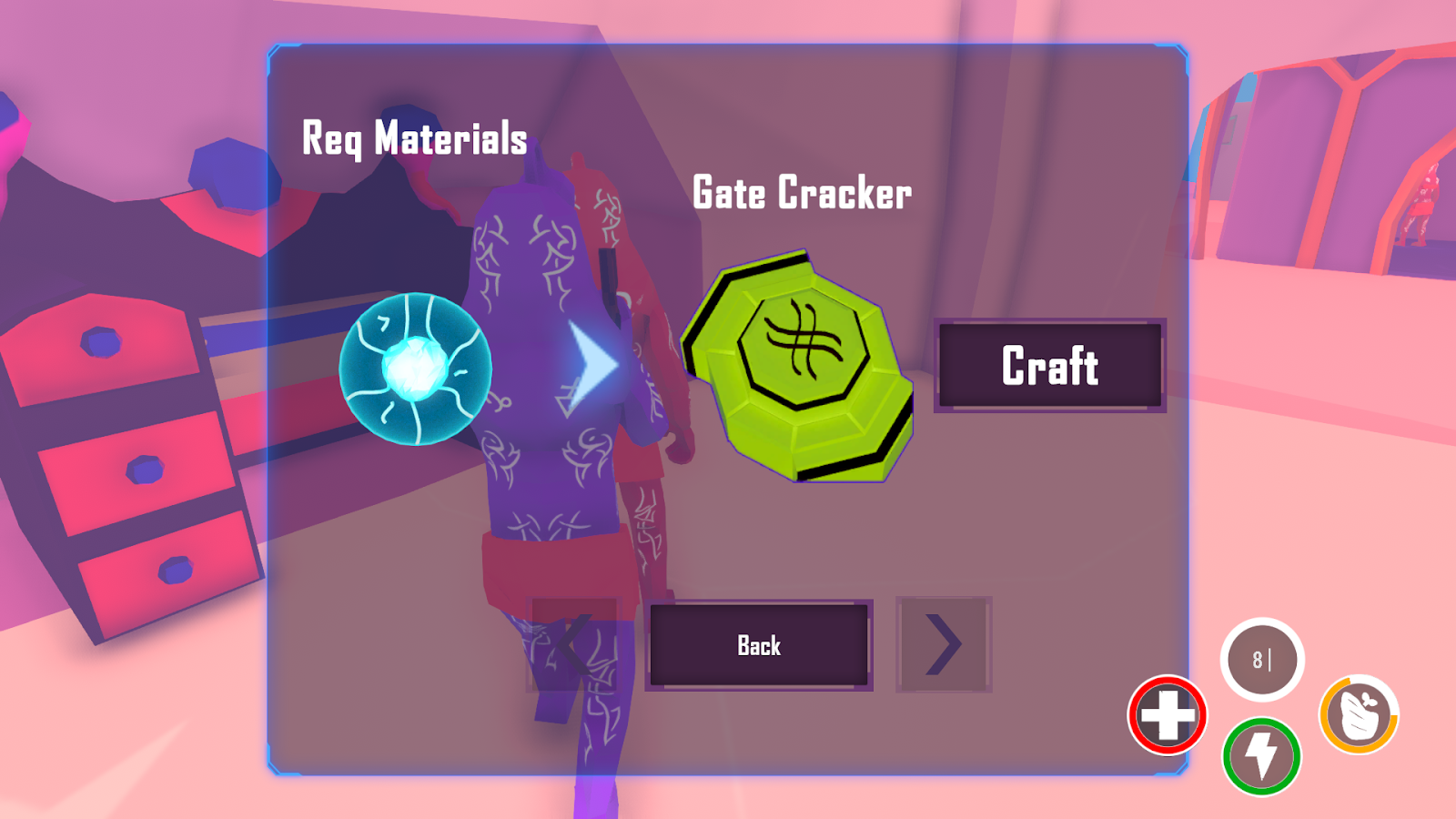Show the next crafting recipe
1456x819 pixels.
tap(944, 644)
